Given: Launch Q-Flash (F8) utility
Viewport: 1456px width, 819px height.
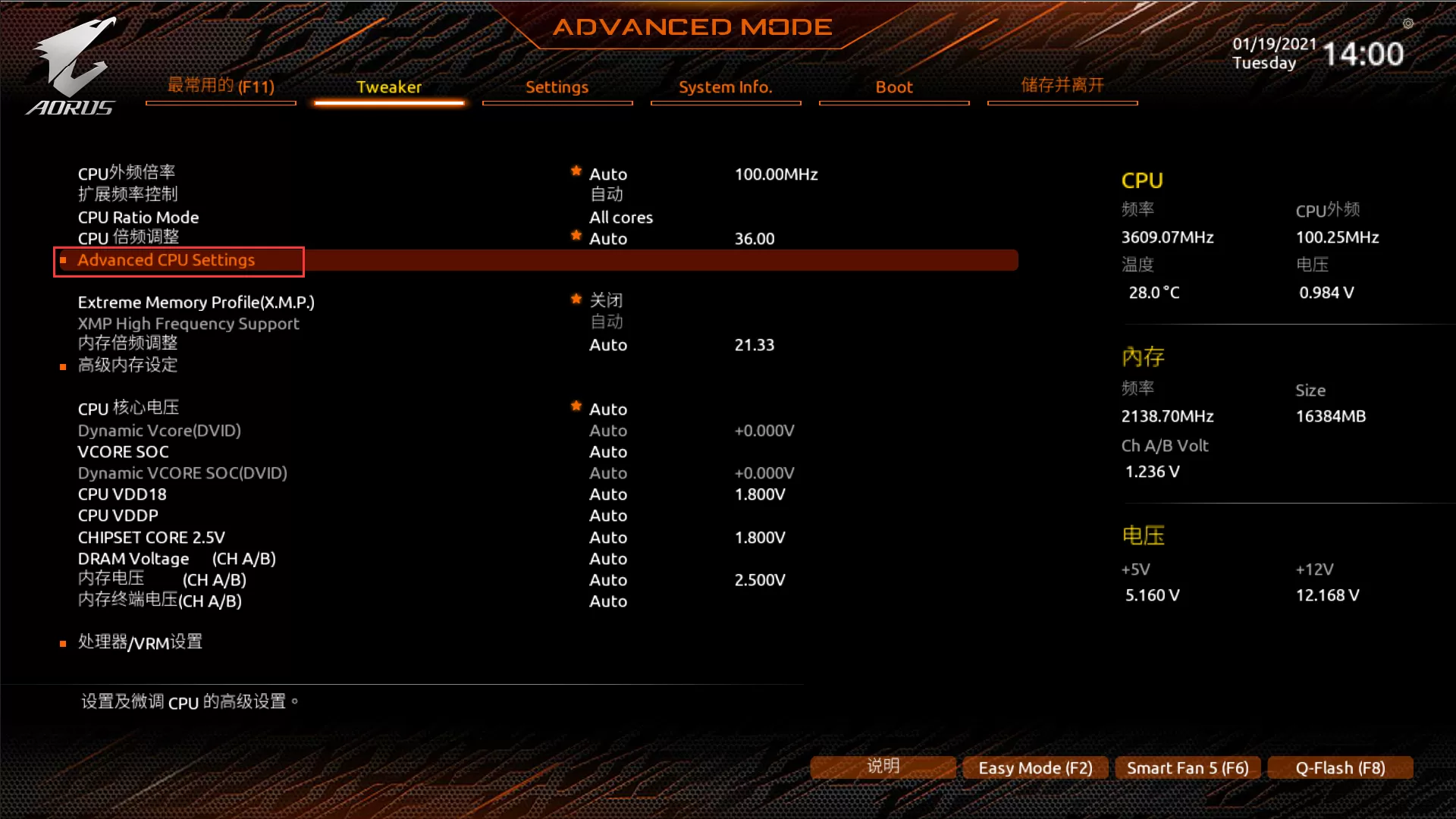Looking at the screenshot, I should coord(1340,768).
